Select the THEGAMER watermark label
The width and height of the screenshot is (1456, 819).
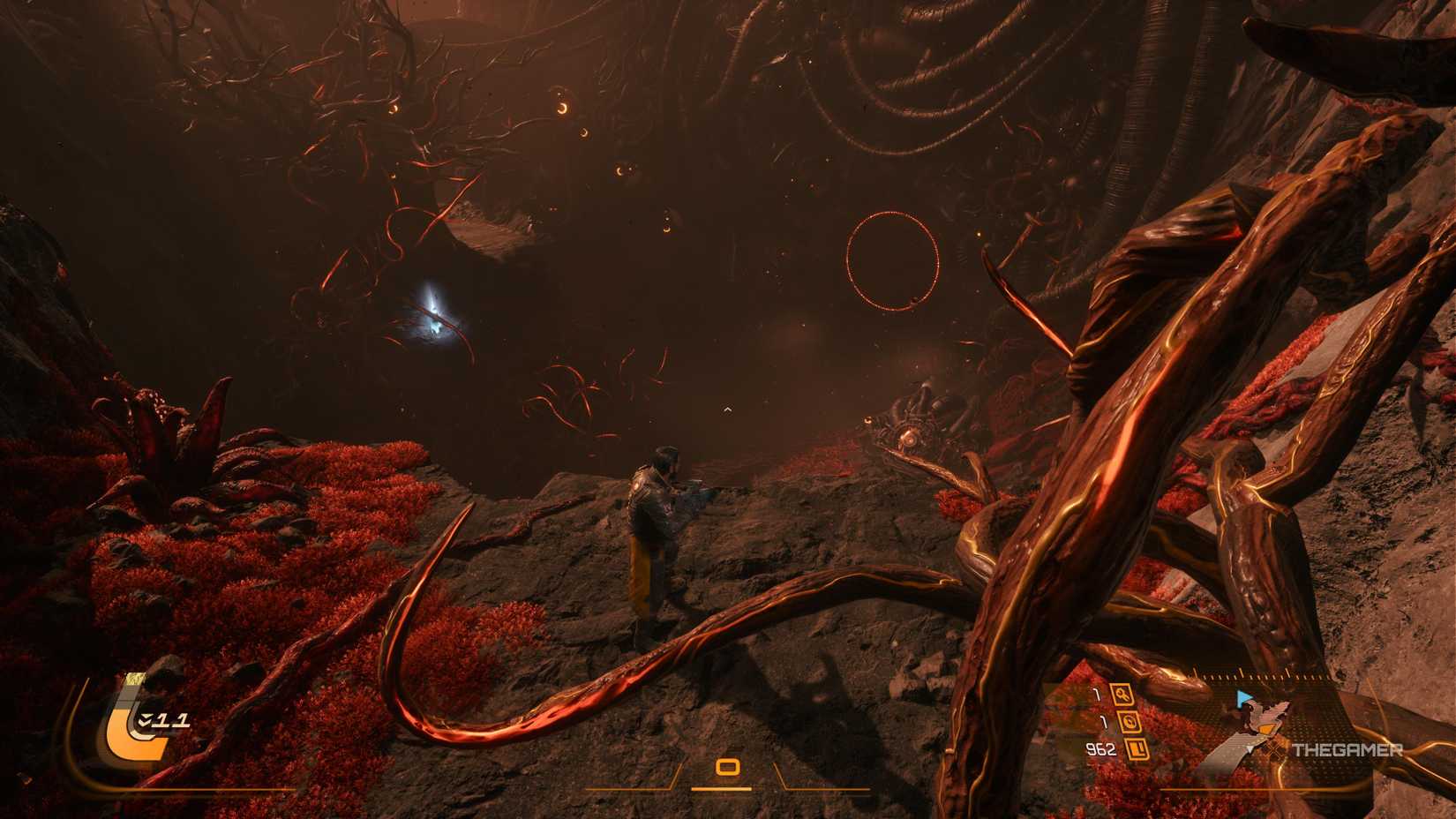[x=1348, y=750]
